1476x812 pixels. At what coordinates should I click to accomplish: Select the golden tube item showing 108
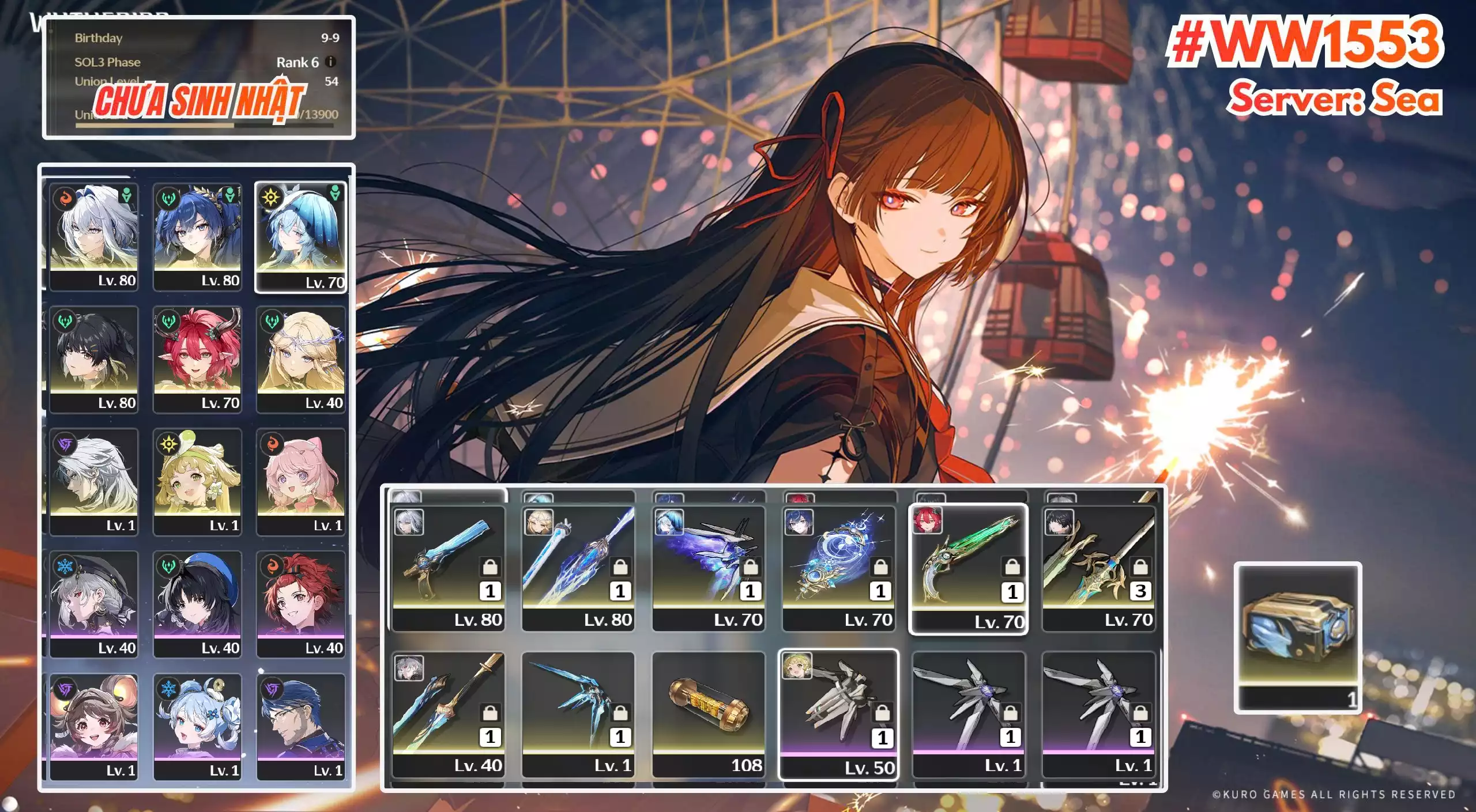709,713
